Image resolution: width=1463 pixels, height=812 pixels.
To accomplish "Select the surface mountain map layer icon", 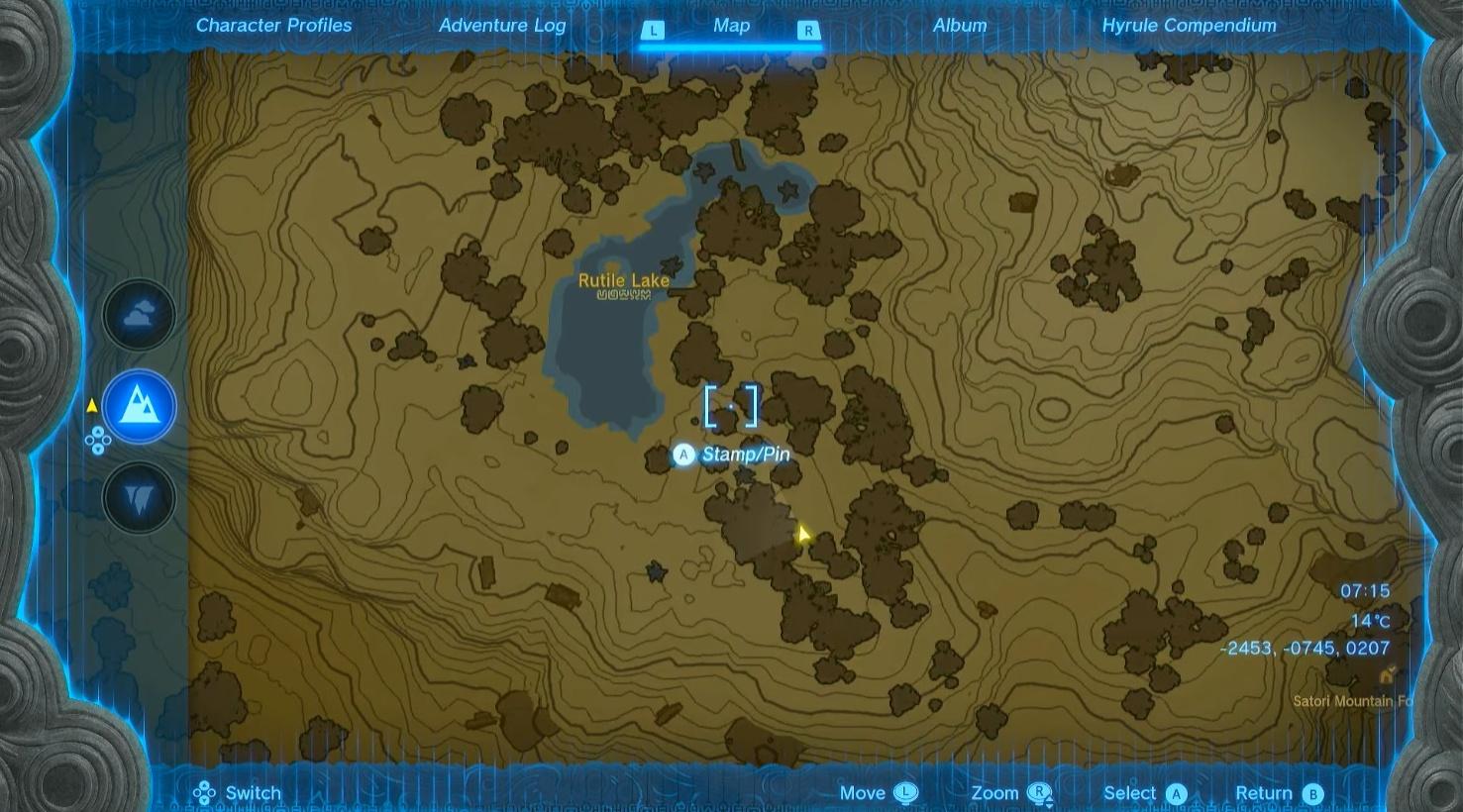I will click(x=140, y=406).
